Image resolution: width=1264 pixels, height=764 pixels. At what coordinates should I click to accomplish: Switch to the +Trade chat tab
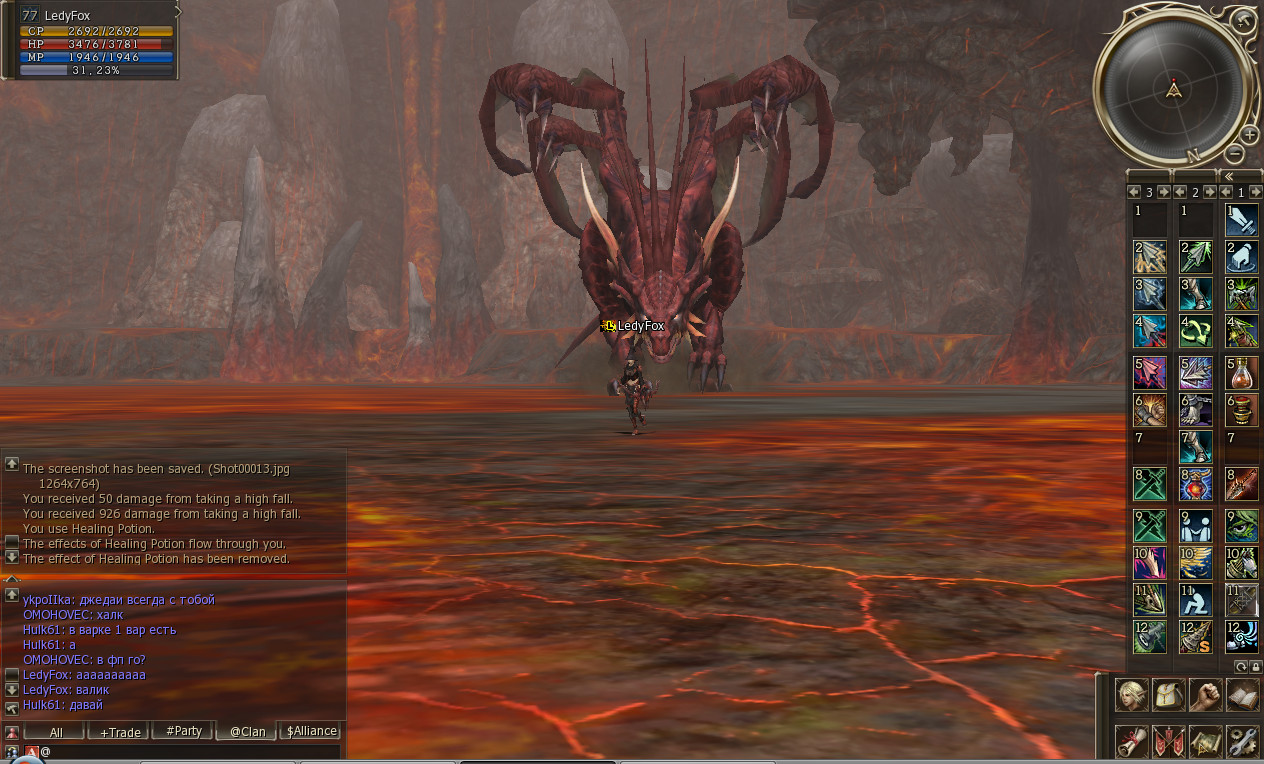pos(120,732)
